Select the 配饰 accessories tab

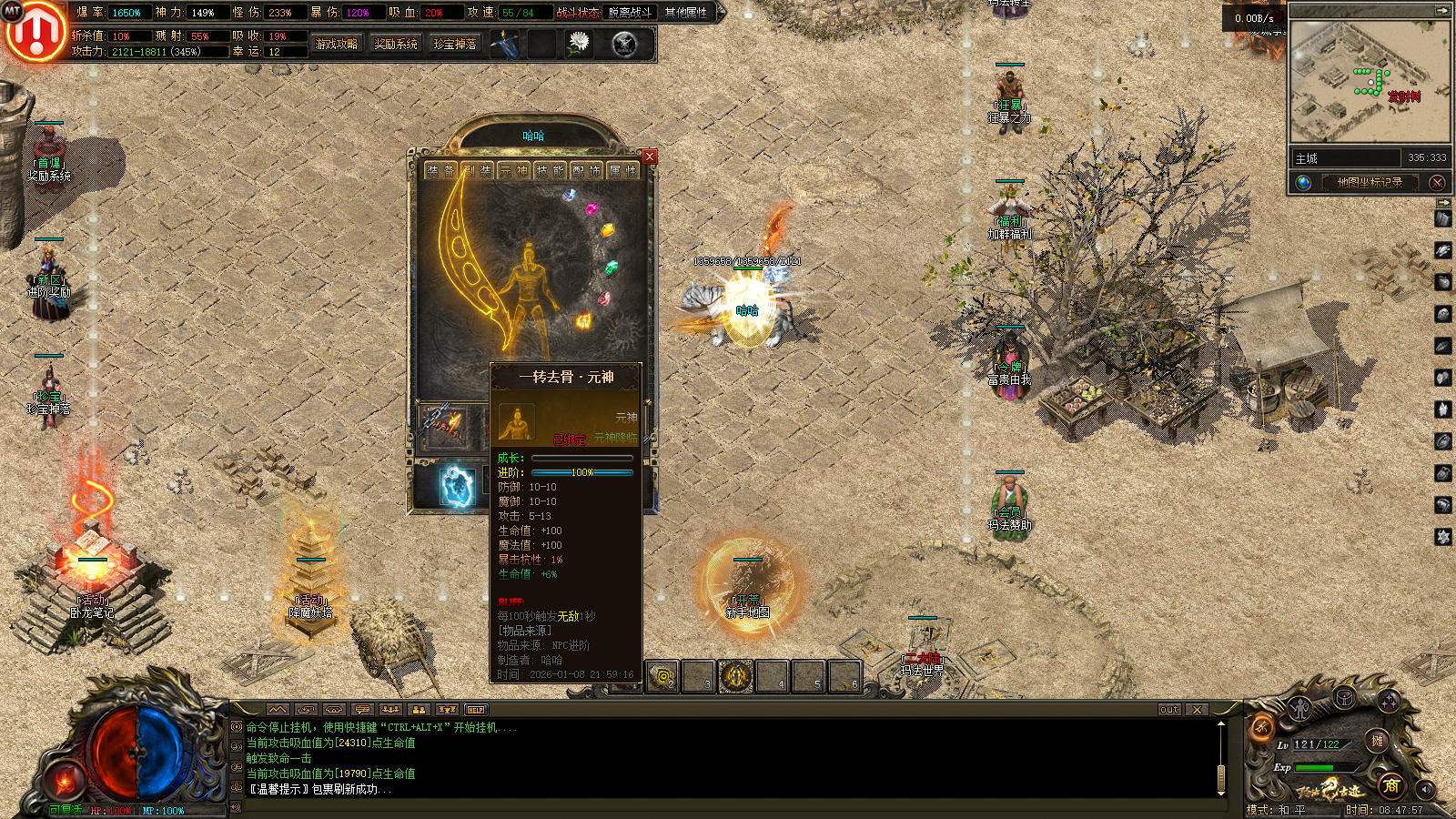point(586,171)
